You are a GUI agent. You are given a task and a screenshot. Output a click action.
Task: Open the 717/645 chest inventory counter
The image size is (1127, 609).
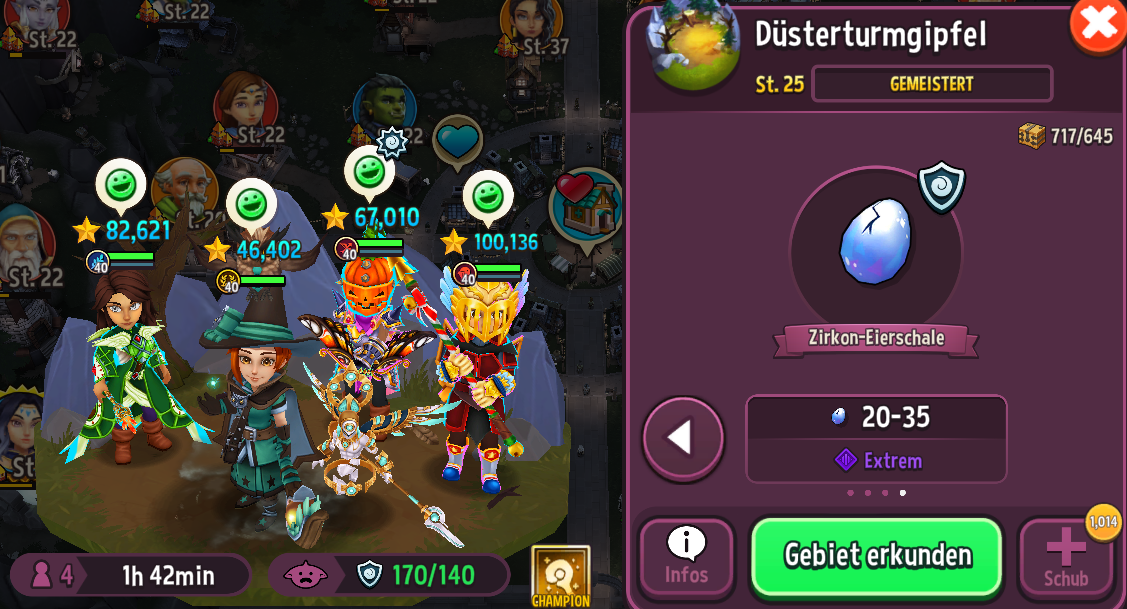point(1066,136)
